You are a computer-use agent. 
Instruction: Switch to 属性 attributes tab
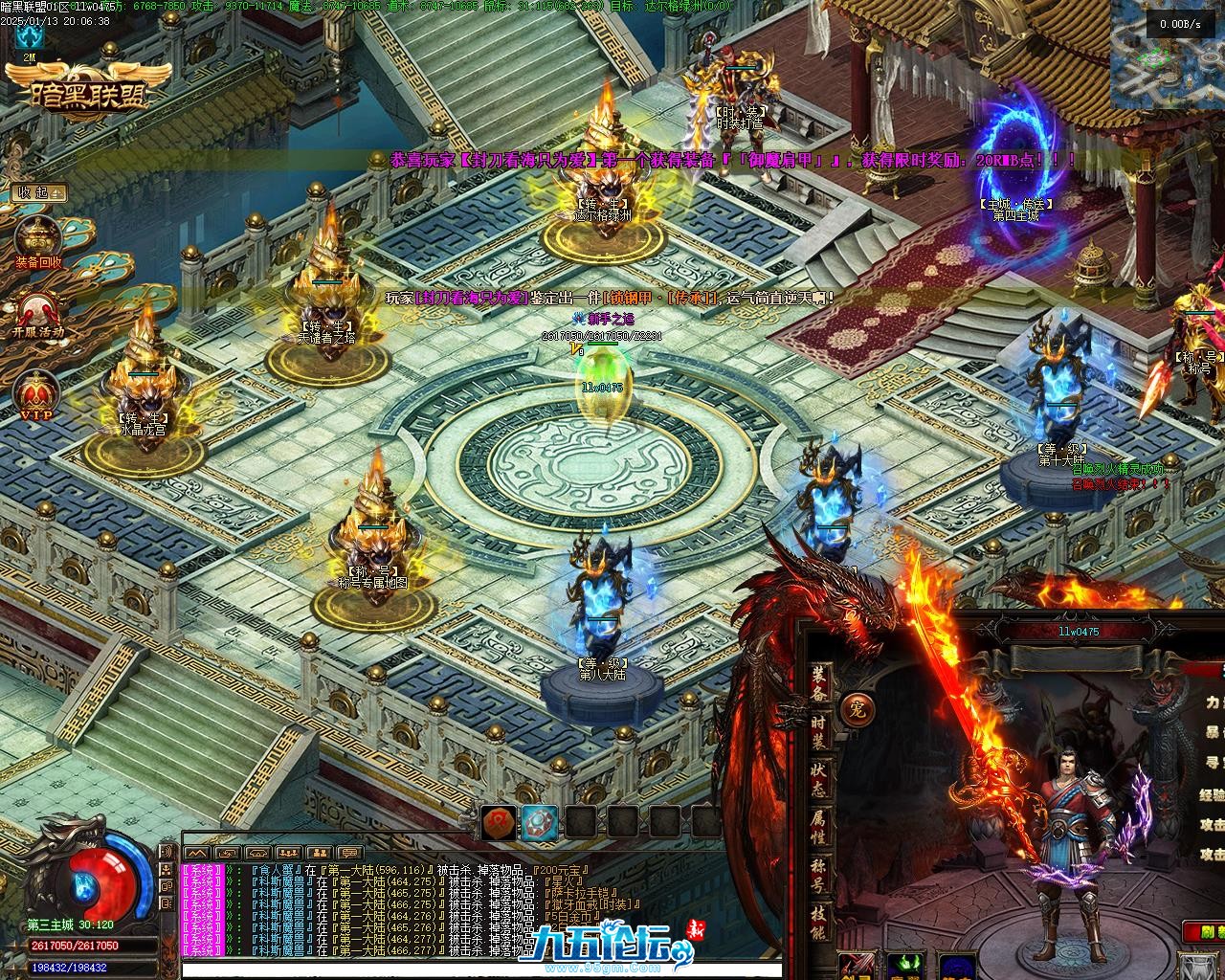tap(821, 828)
